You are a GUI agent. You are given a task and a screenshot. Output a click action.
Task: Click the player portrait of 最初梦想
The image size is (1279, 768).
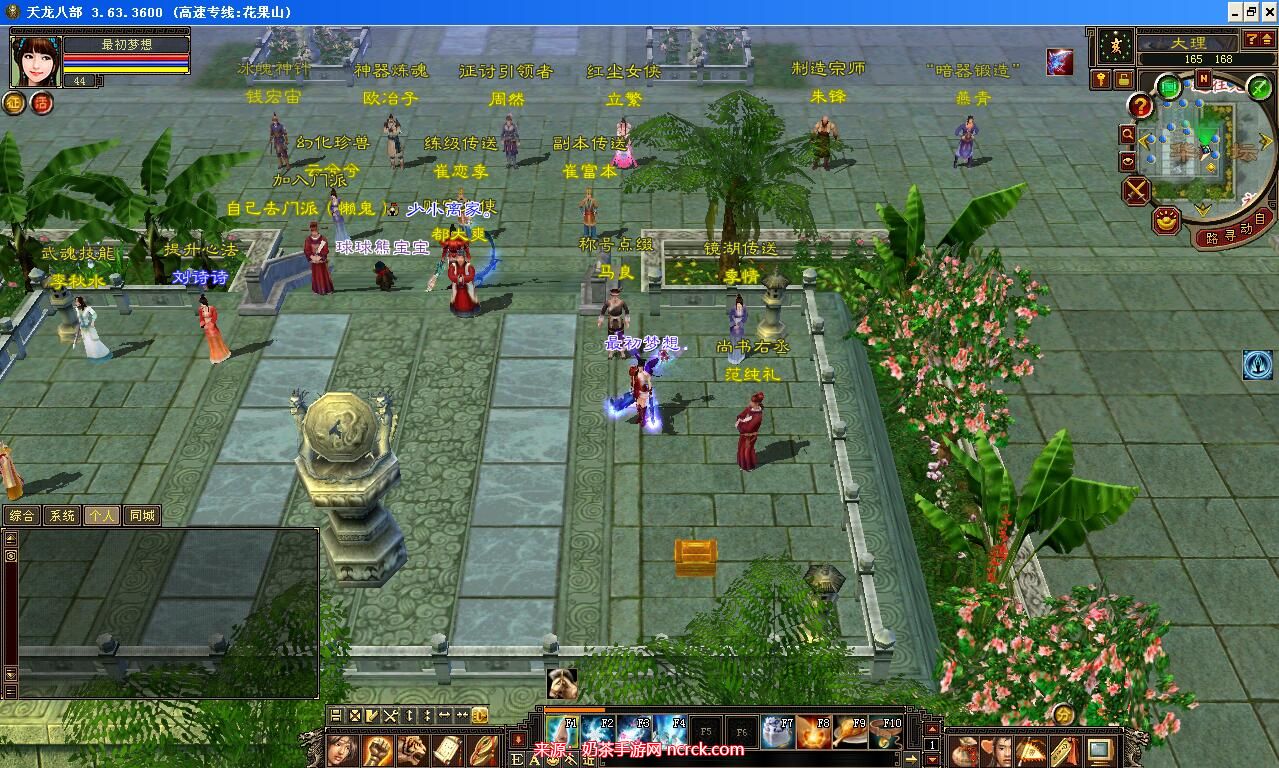[x=36, y=62]
